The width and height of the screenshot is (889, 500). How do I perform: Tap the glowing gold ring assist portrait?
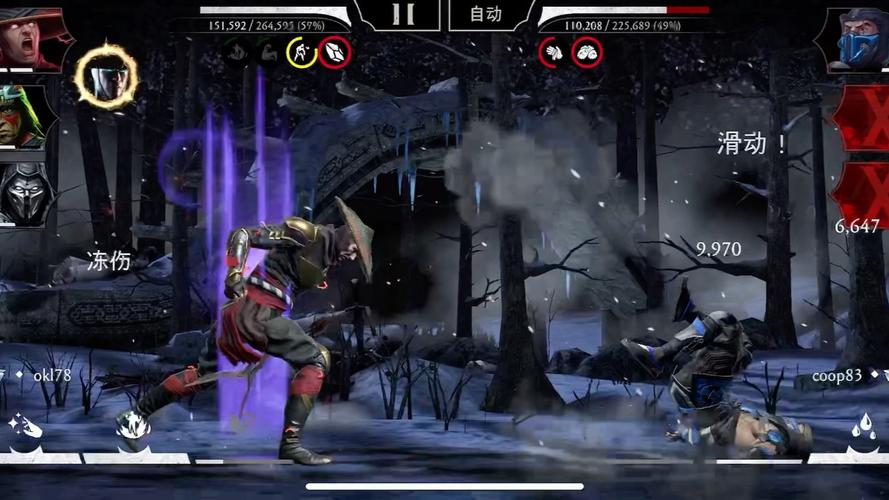pos(106,75)
